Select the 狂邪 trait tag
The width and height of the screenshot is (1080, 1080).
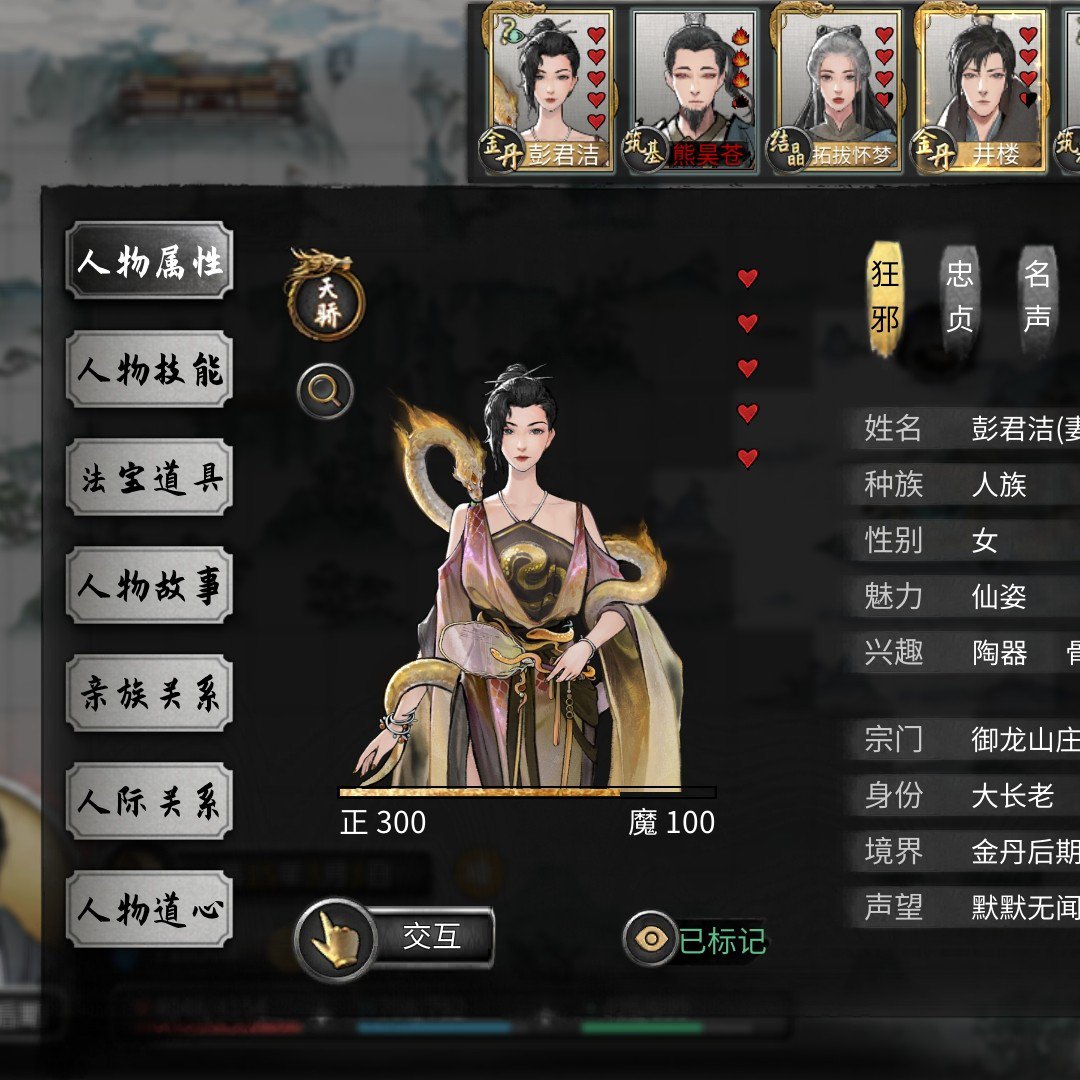885,297
